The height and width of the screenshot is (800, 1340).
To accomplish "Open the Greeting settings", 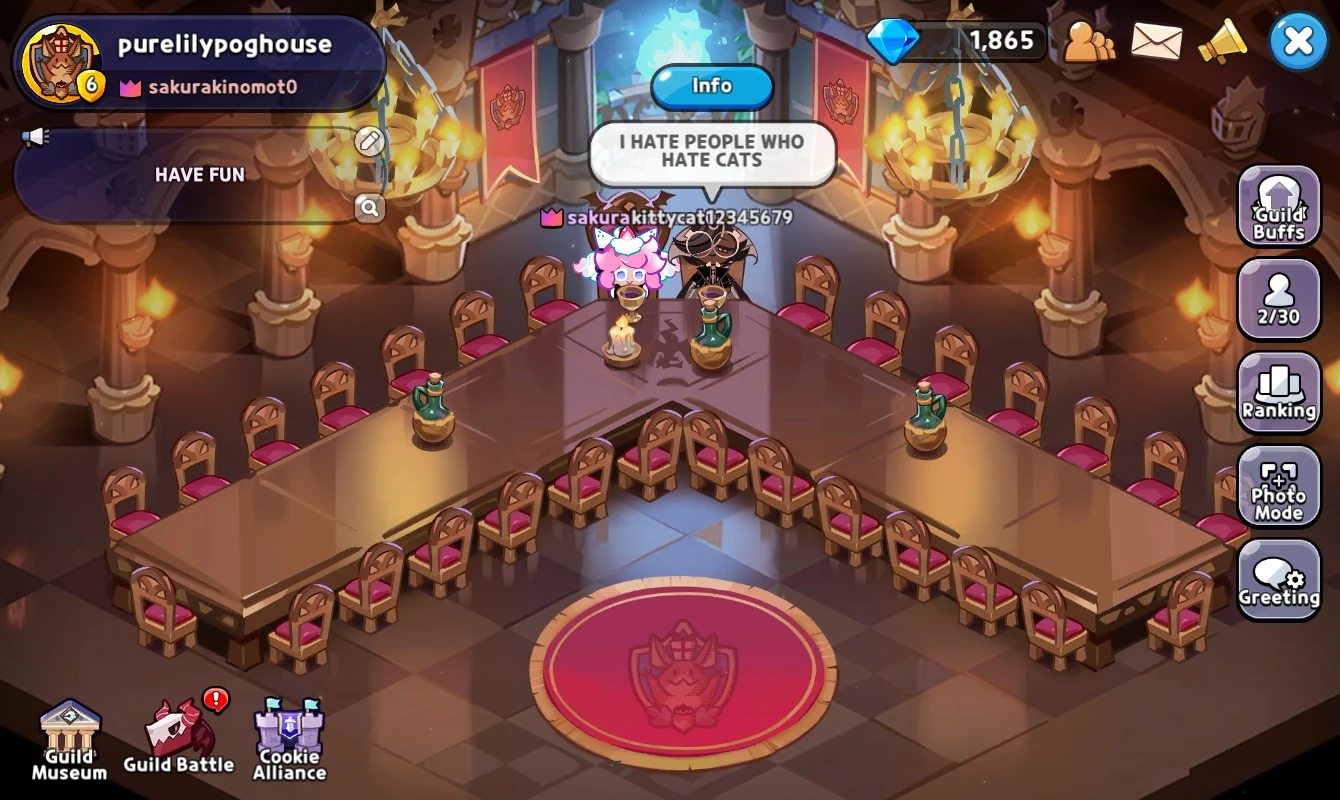I will [x=1279, y=580].
